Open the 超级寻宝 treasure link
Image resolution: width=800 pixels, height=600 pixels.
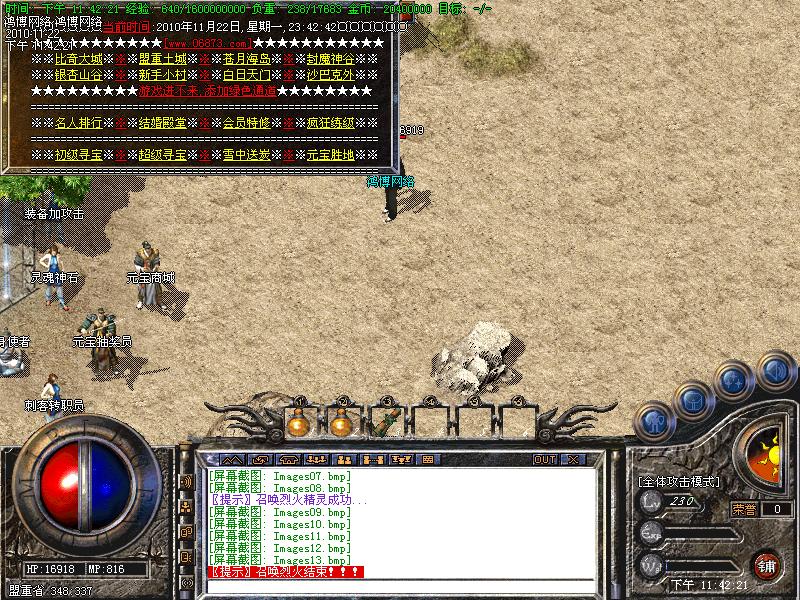click(x=162, y=155)
